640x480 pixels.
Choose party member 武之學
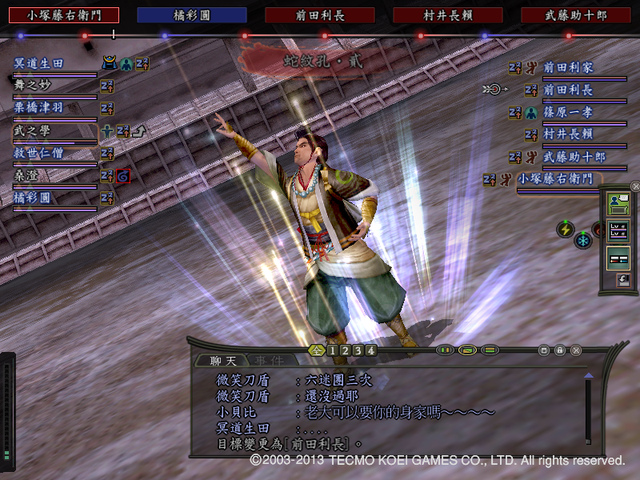click(30, 131)
